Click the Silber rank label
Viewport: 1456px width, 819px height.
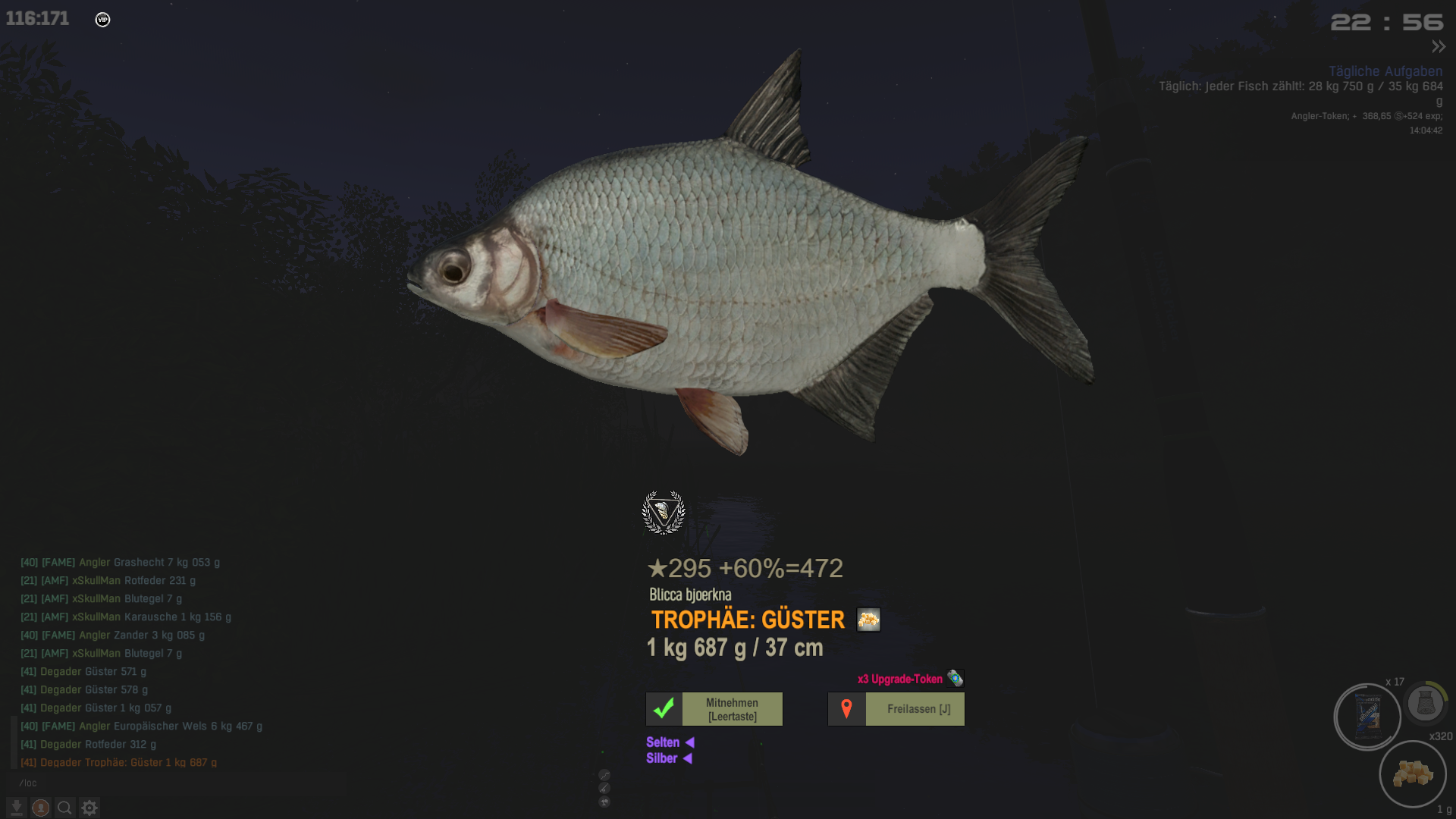click(x=661, y=758)
